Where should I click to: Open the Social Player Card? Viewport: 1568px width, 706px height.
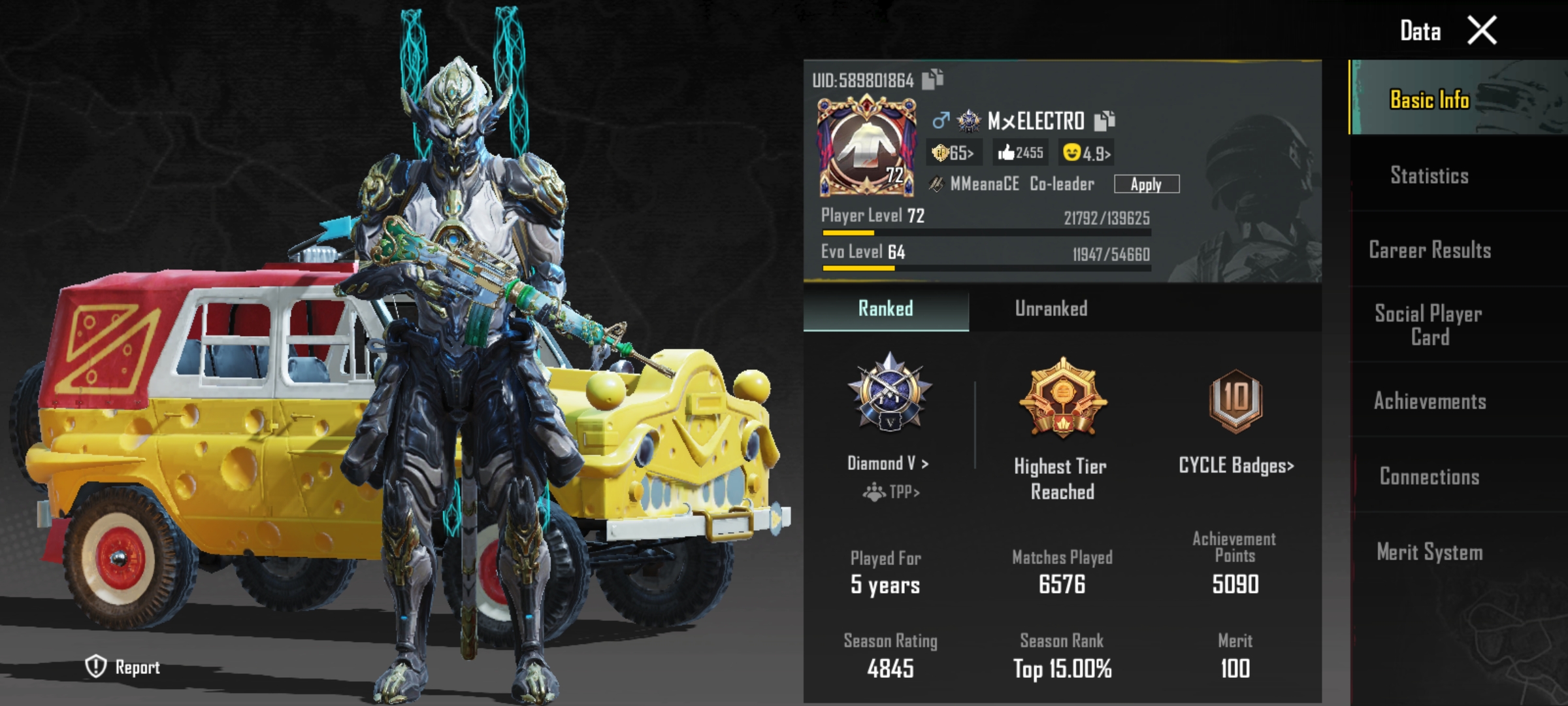pyautogui.click(x=1429, y=325)
